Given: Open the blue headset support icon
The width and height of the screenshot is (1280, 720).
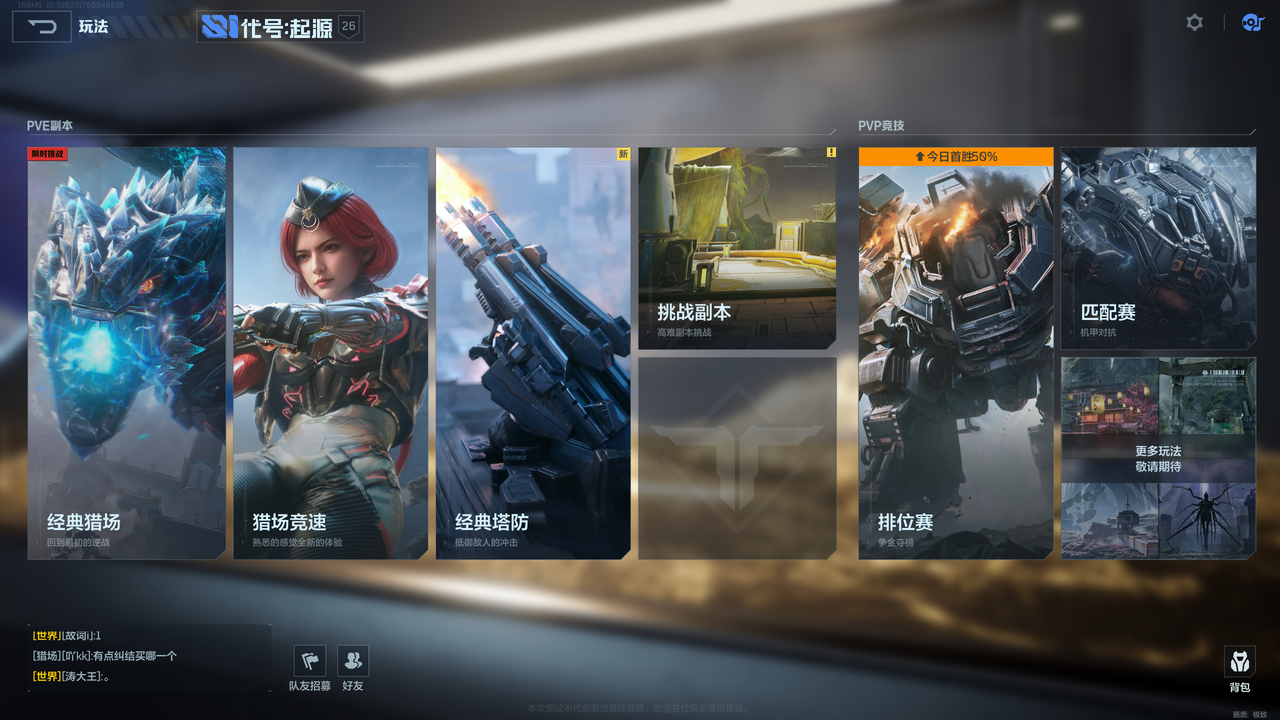Looking at the screenshot, I should pos(1252,22).
